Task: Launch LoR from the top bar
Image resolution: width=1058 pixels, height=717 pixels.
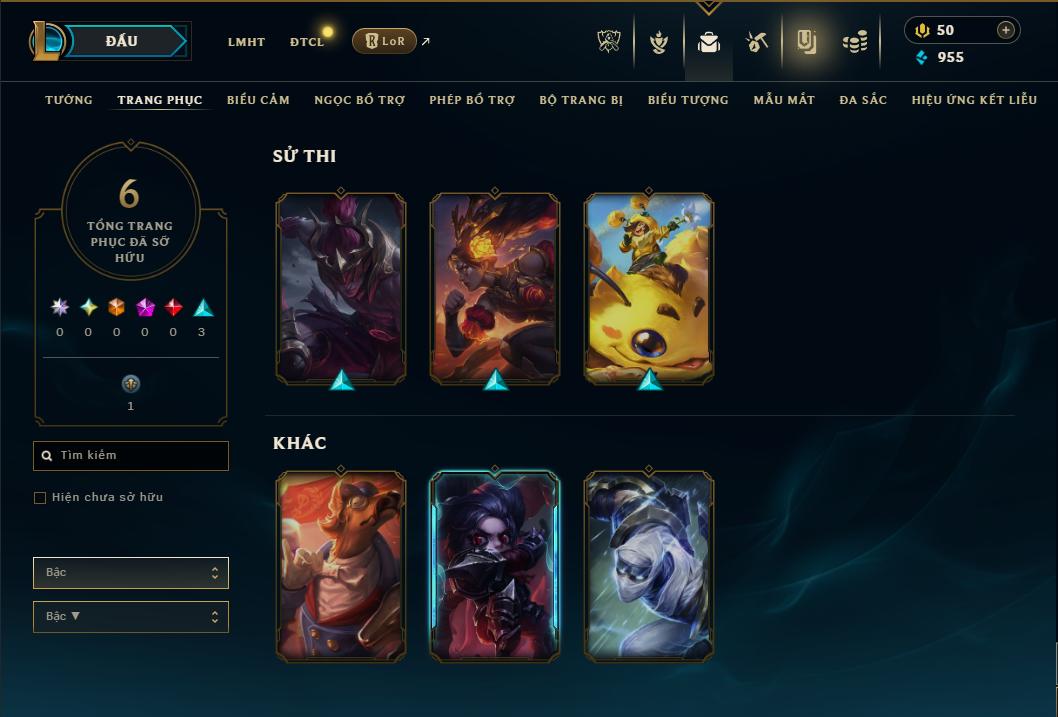Action: pyautogui.click(x=385, y=41)
